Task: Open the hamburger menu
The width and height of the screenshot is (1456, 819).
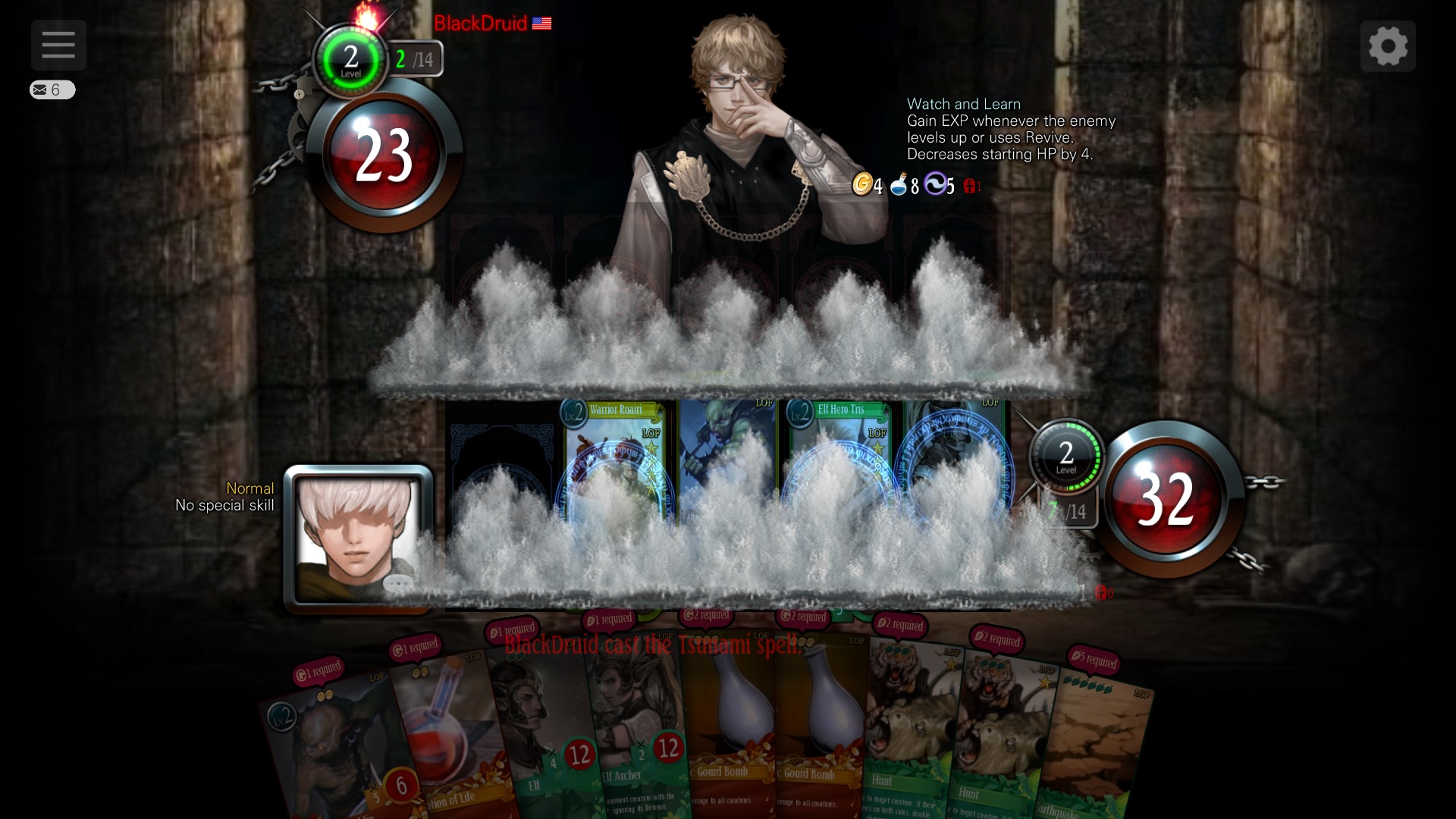Action: (x=58, y=45)
